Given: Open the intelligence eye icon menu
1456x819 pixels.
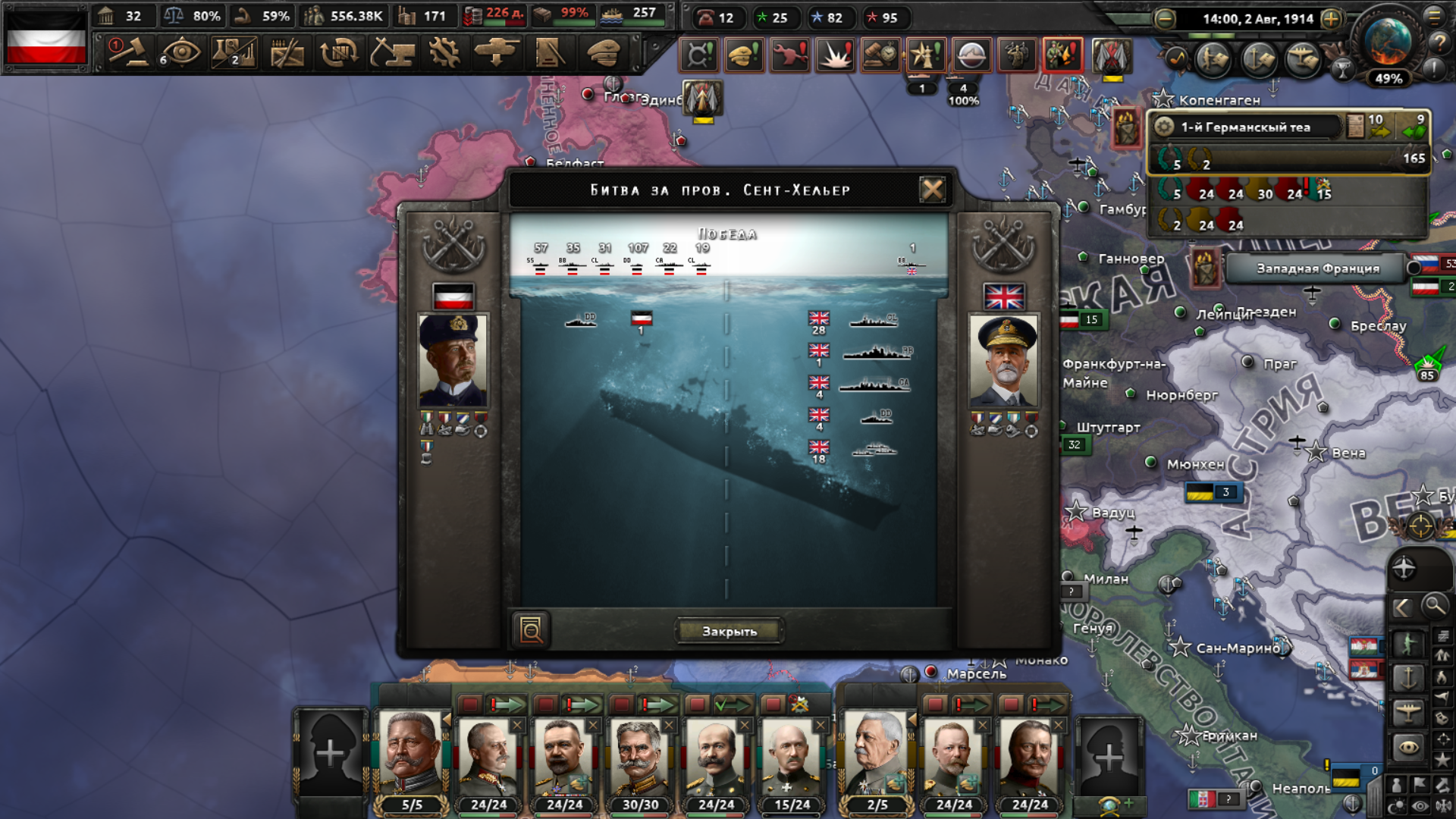Looking at the screenshot, I should [x=180, y=54].
